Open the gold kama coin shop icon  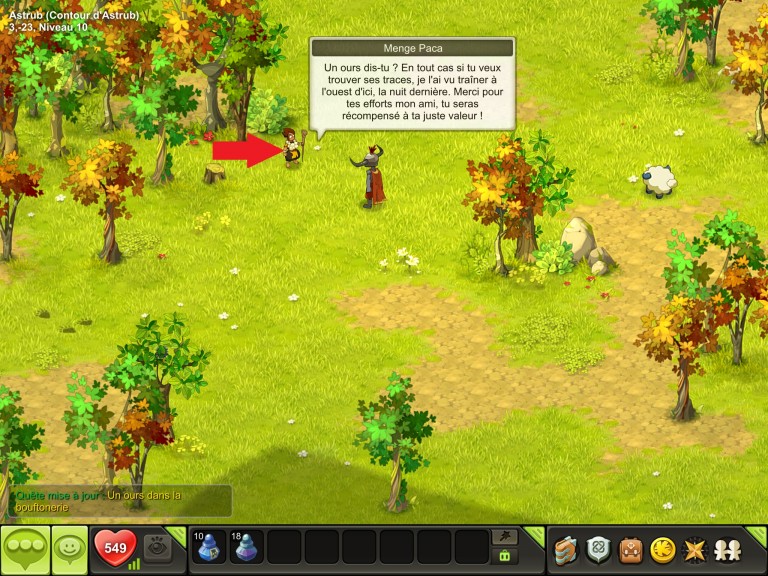(661, 549)
